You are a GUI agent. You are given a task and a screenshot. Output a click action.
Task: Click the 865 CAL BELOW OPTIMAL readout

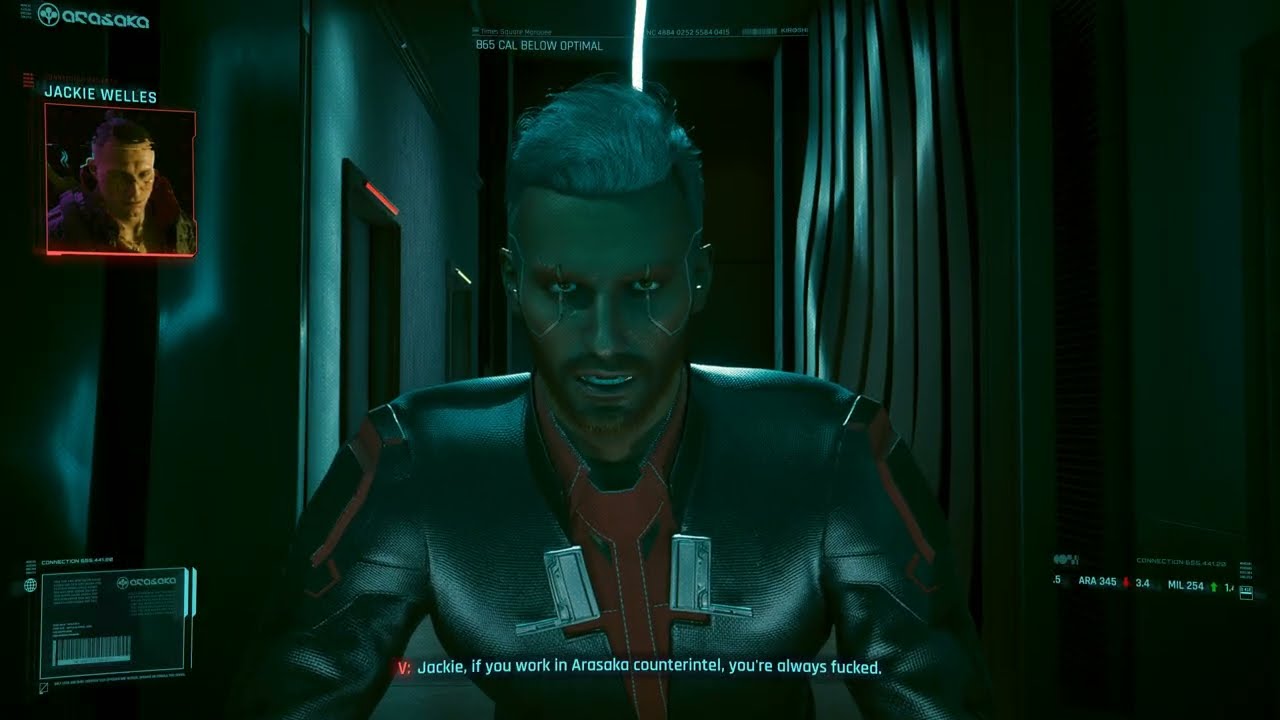[539, 45]
